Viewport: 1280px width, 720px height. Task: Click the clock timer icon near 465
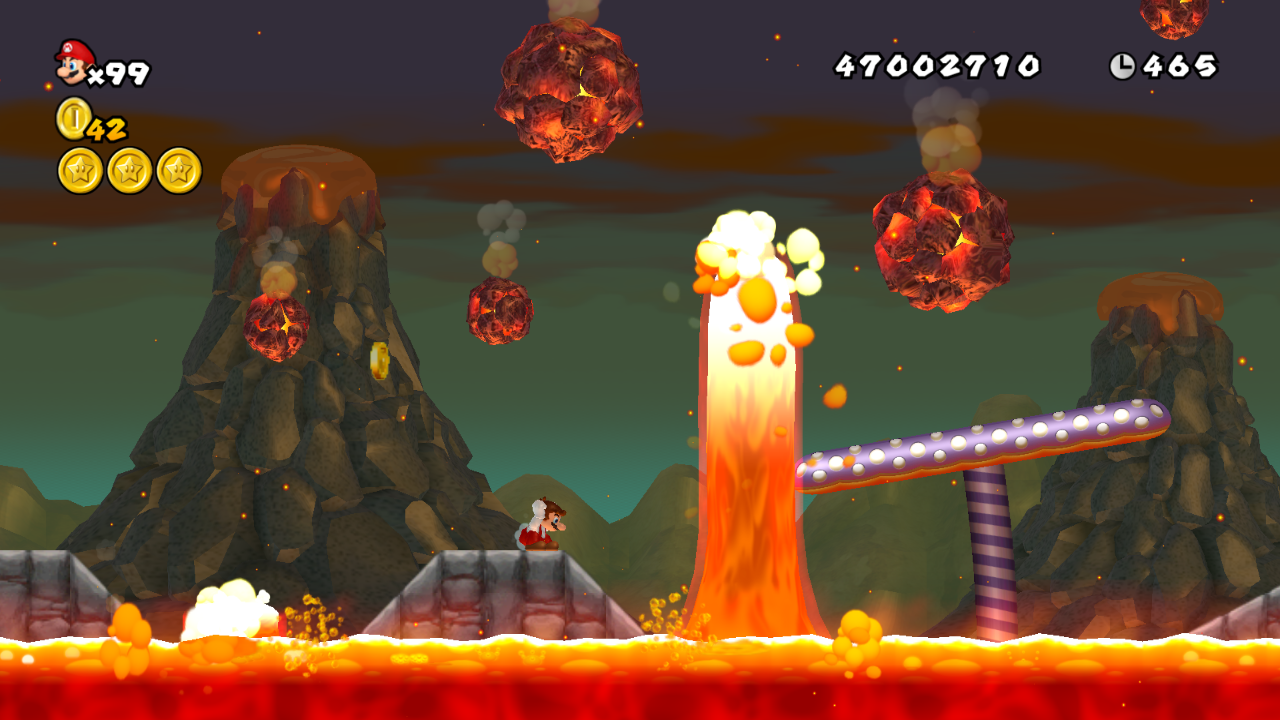[1125, 66]
